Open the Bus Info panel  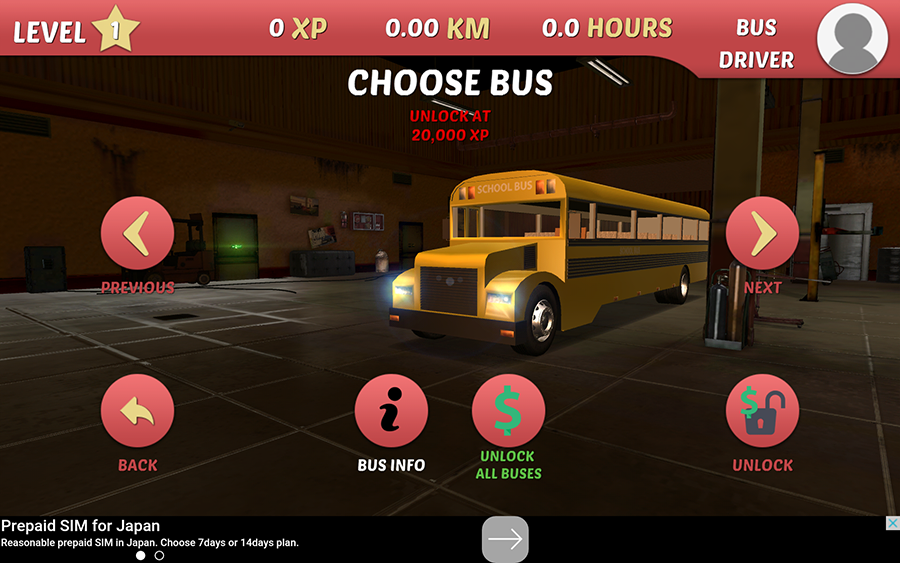coord(391,411)
